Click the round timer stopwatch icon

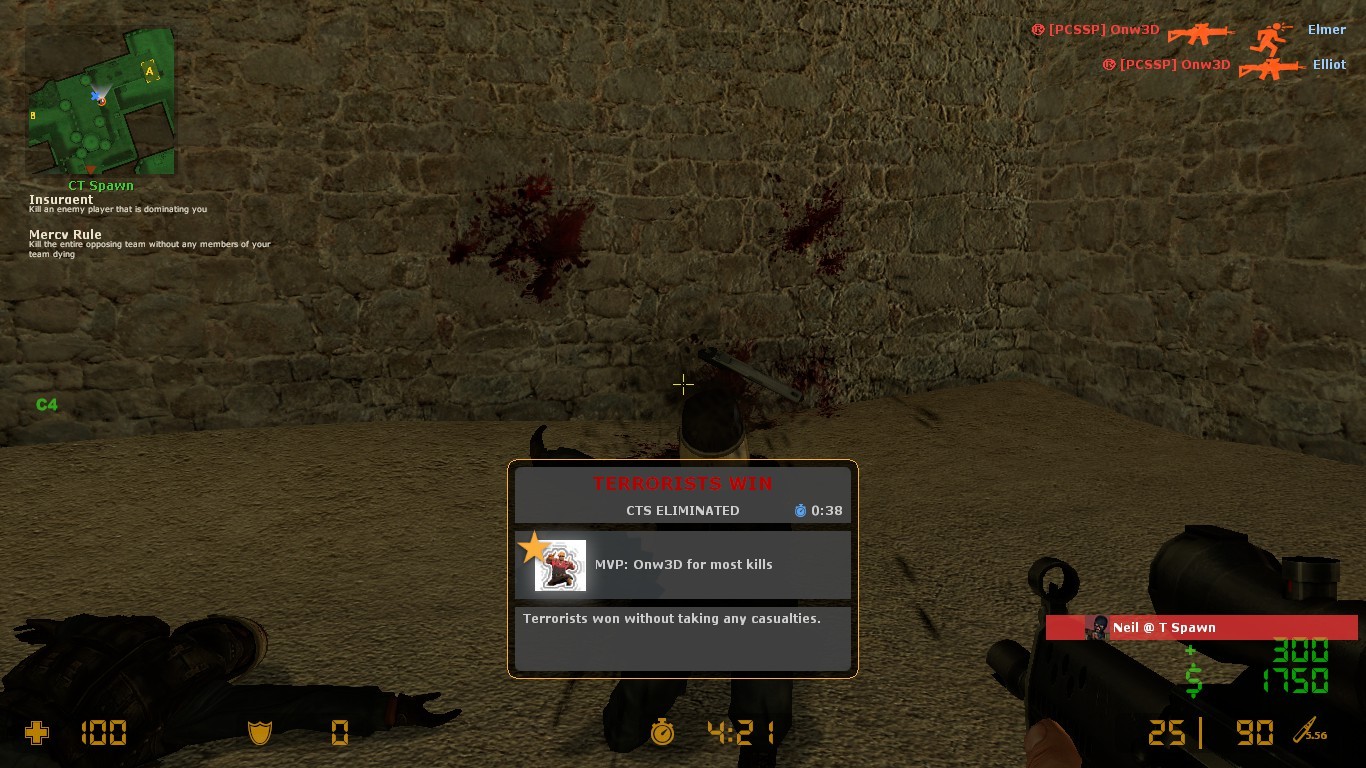coord(662,733)
